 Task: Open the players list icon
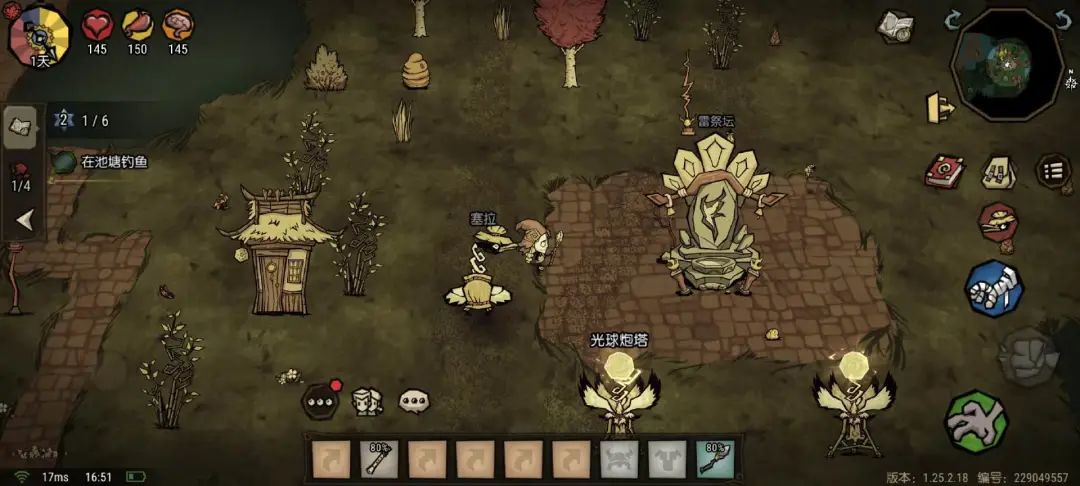coord(367,402)
